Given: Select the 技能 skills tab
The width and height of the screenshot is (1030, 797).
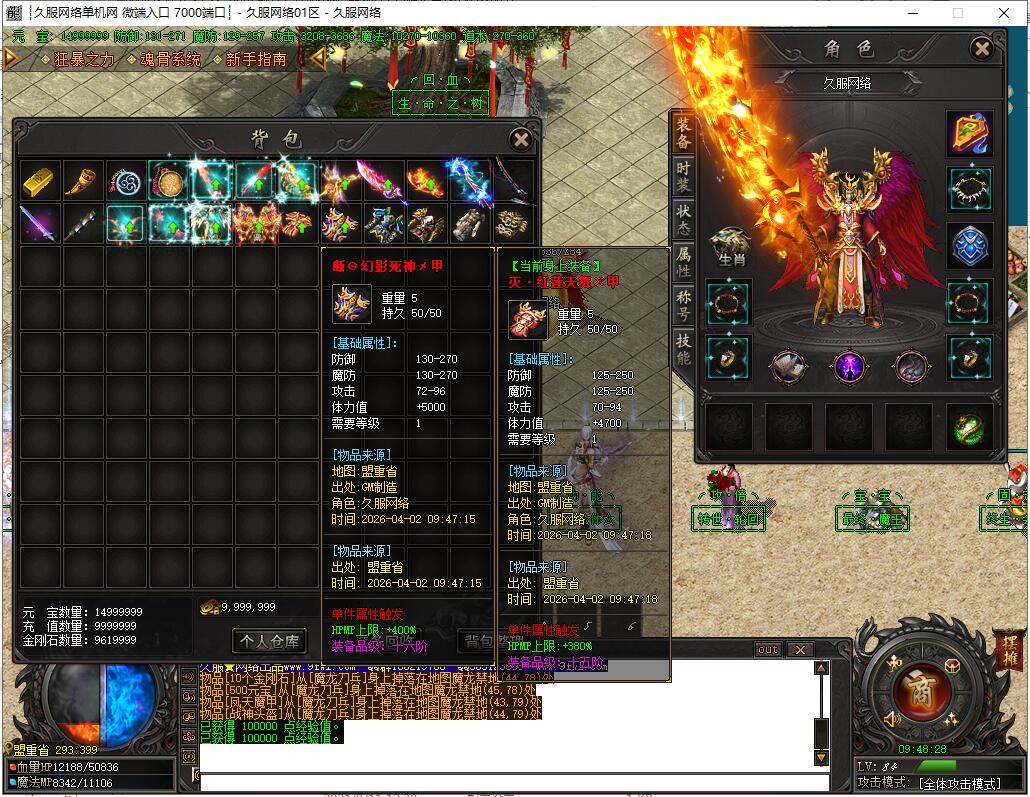Looking at the screenshot, I should (x=683, y=348).
